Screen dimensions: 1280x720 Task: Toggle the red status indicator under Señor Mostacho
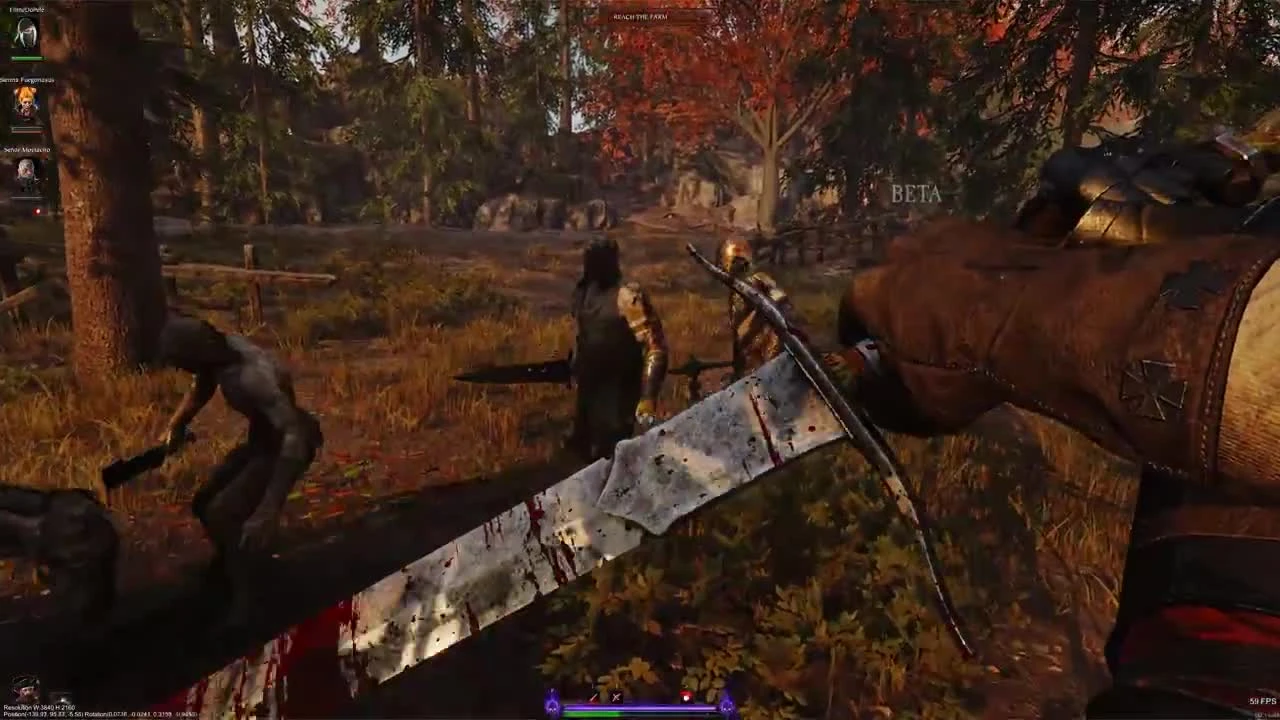[x=38, y=211]
